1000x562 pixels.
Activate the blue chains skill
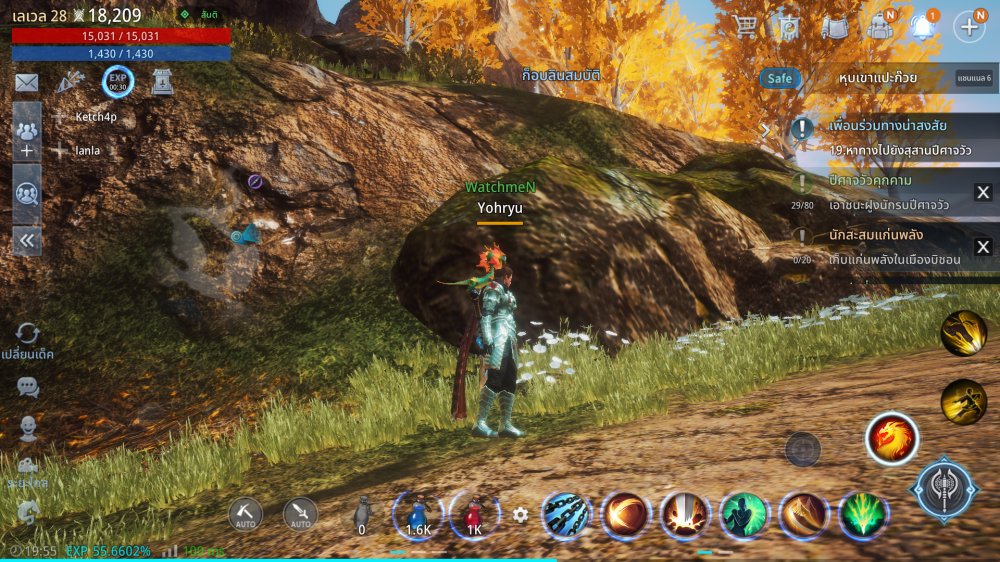point(567,516)
